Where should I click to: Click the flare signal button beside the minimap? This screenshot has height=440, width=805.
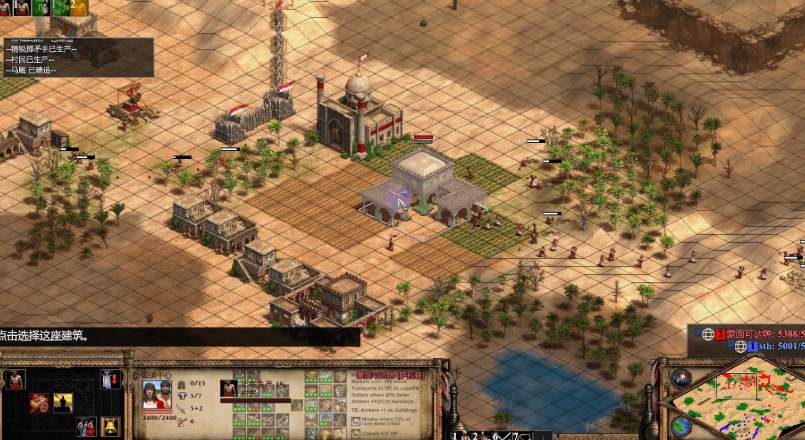coord(682,378)
